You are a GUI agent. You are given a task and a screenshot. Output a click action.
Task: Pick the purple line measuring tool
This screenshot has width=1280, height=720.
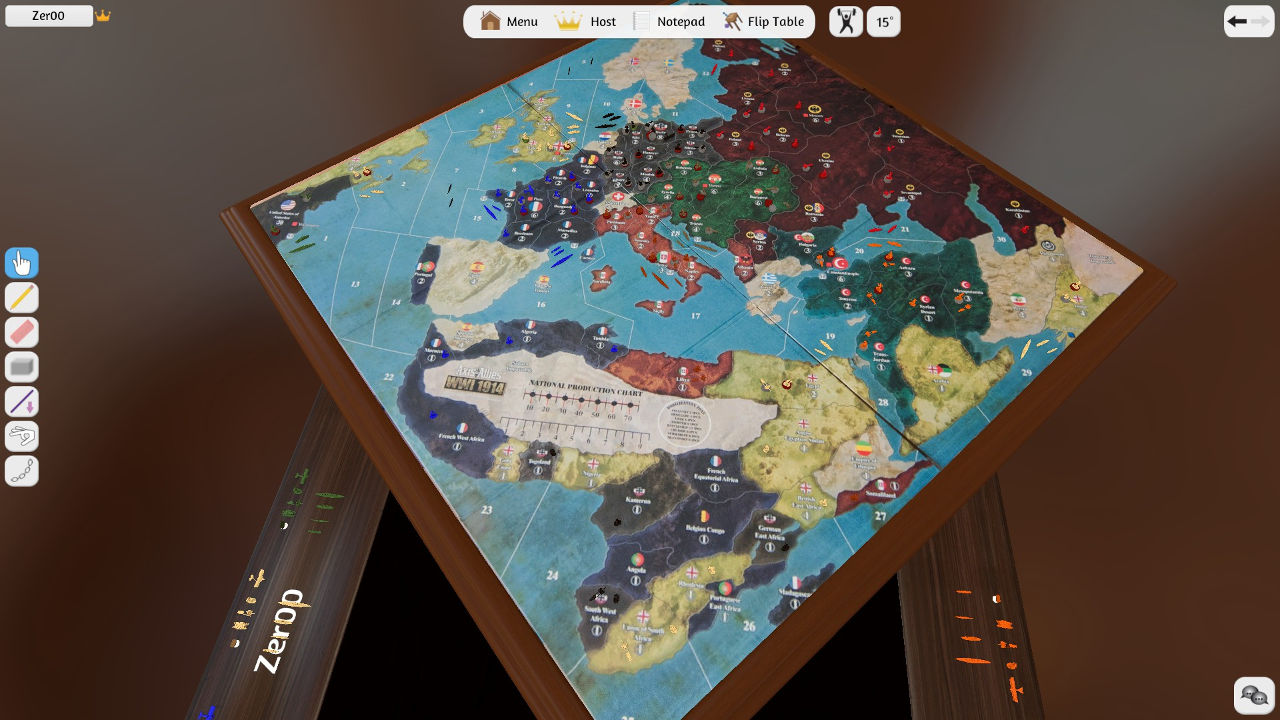(22, 401)
